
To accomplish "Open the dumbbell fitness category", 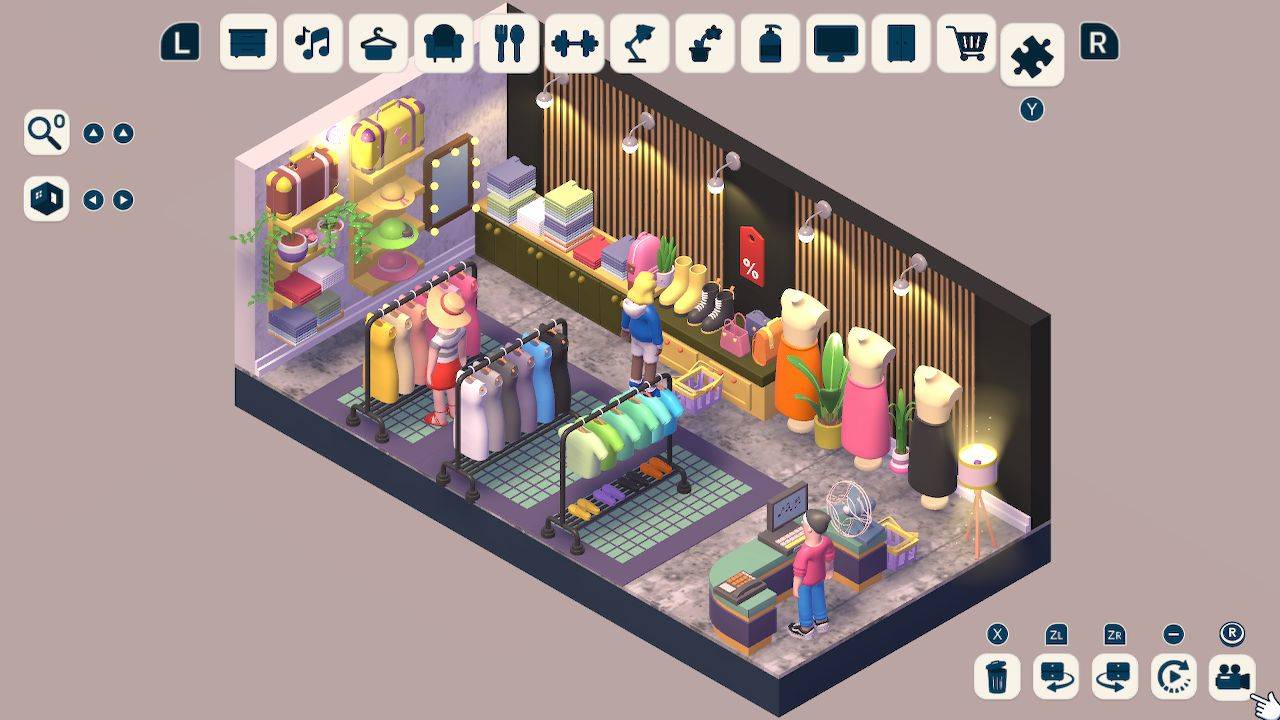I will coord(575,44).
